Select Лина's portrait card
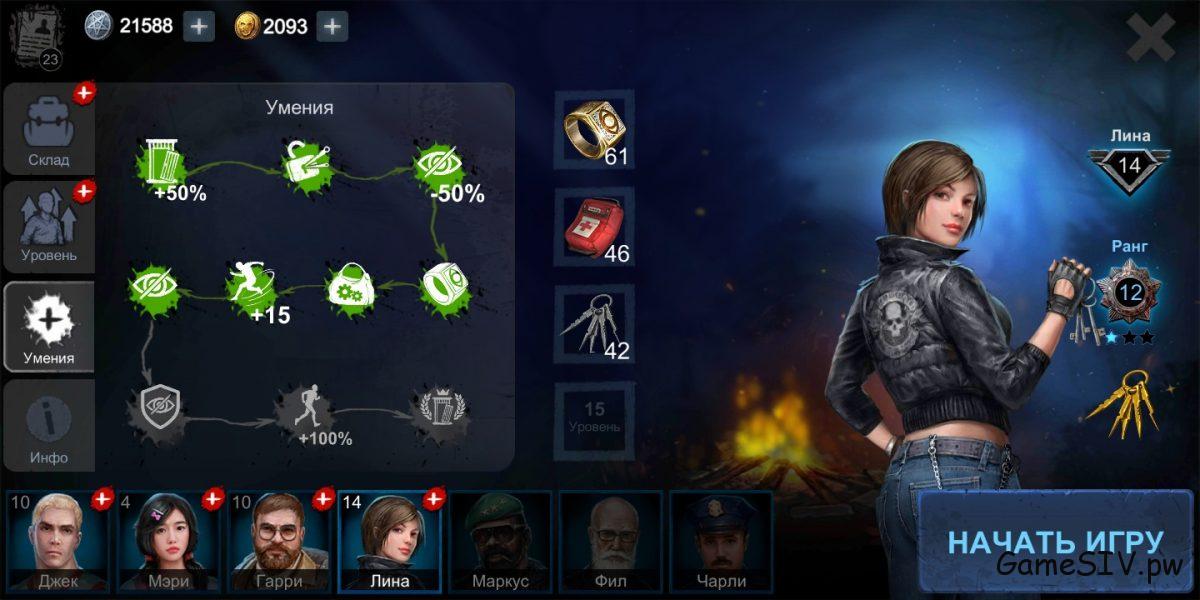This screenshot has width=1200, height=600. [389, 540]
